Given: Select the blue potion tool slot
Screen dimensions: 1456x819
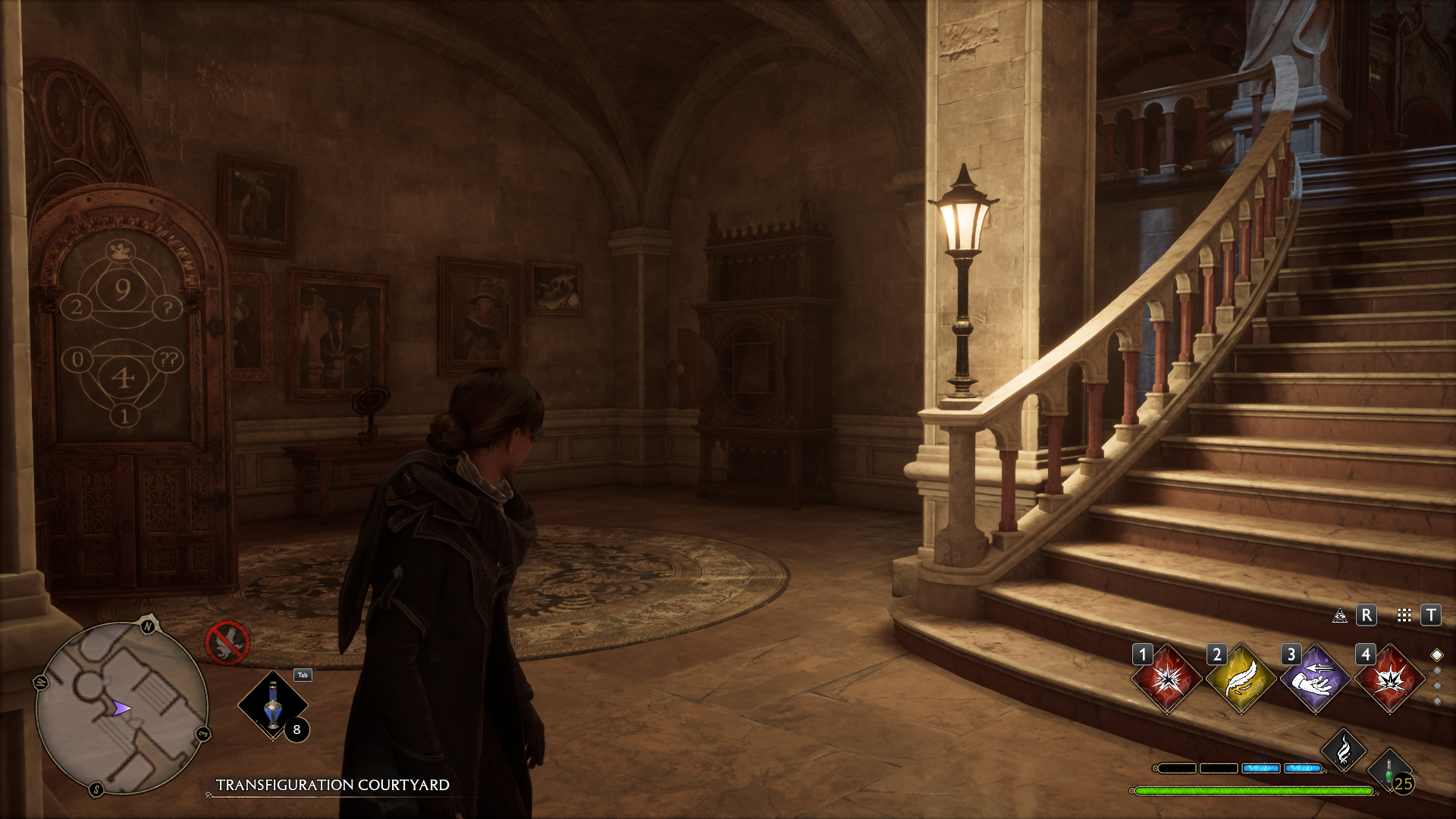Looking at the screenshot, I should [x=273, y=706].
